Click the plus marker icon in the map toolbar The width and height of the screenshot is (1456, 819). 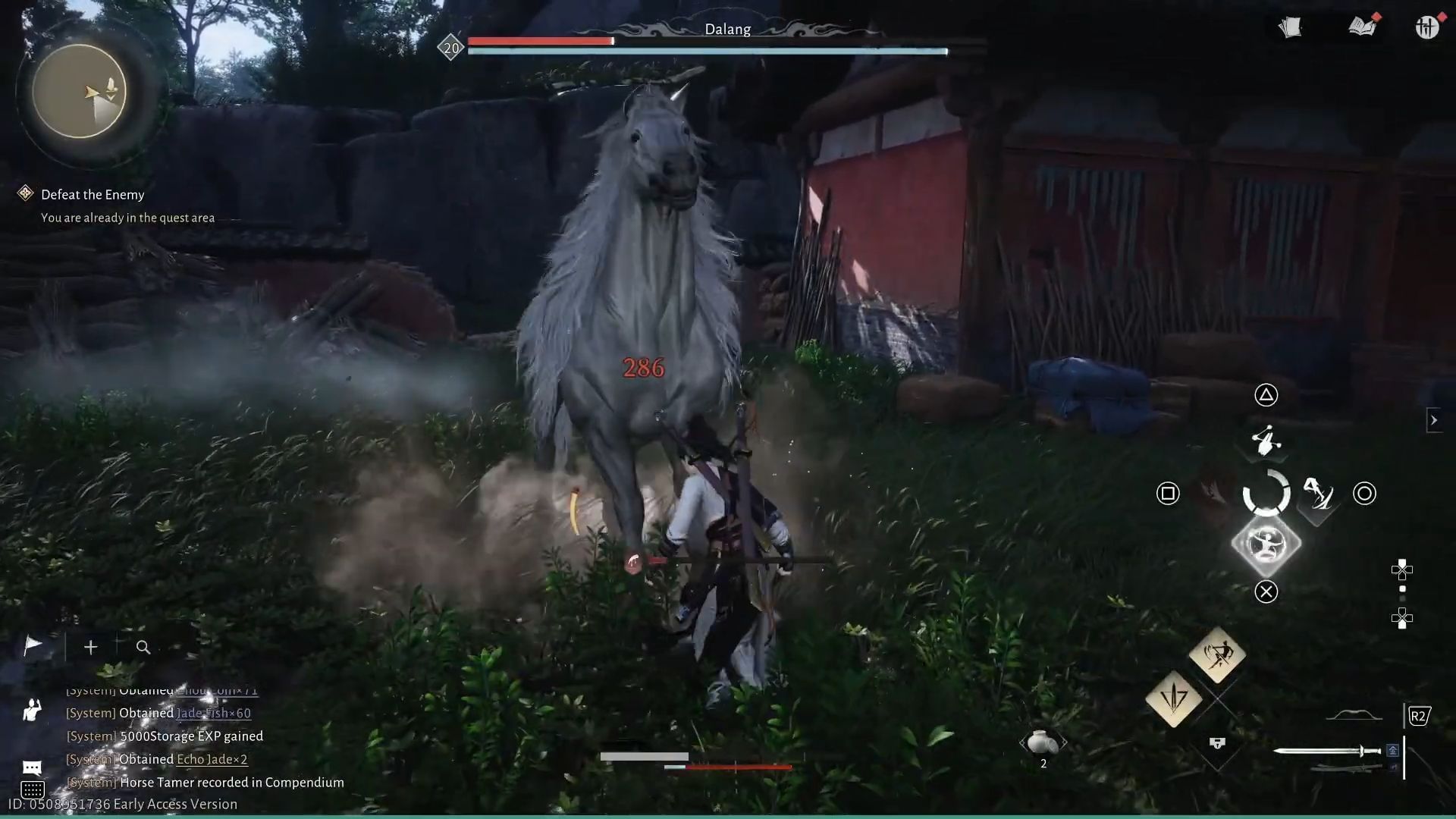[x=90, y=647]
